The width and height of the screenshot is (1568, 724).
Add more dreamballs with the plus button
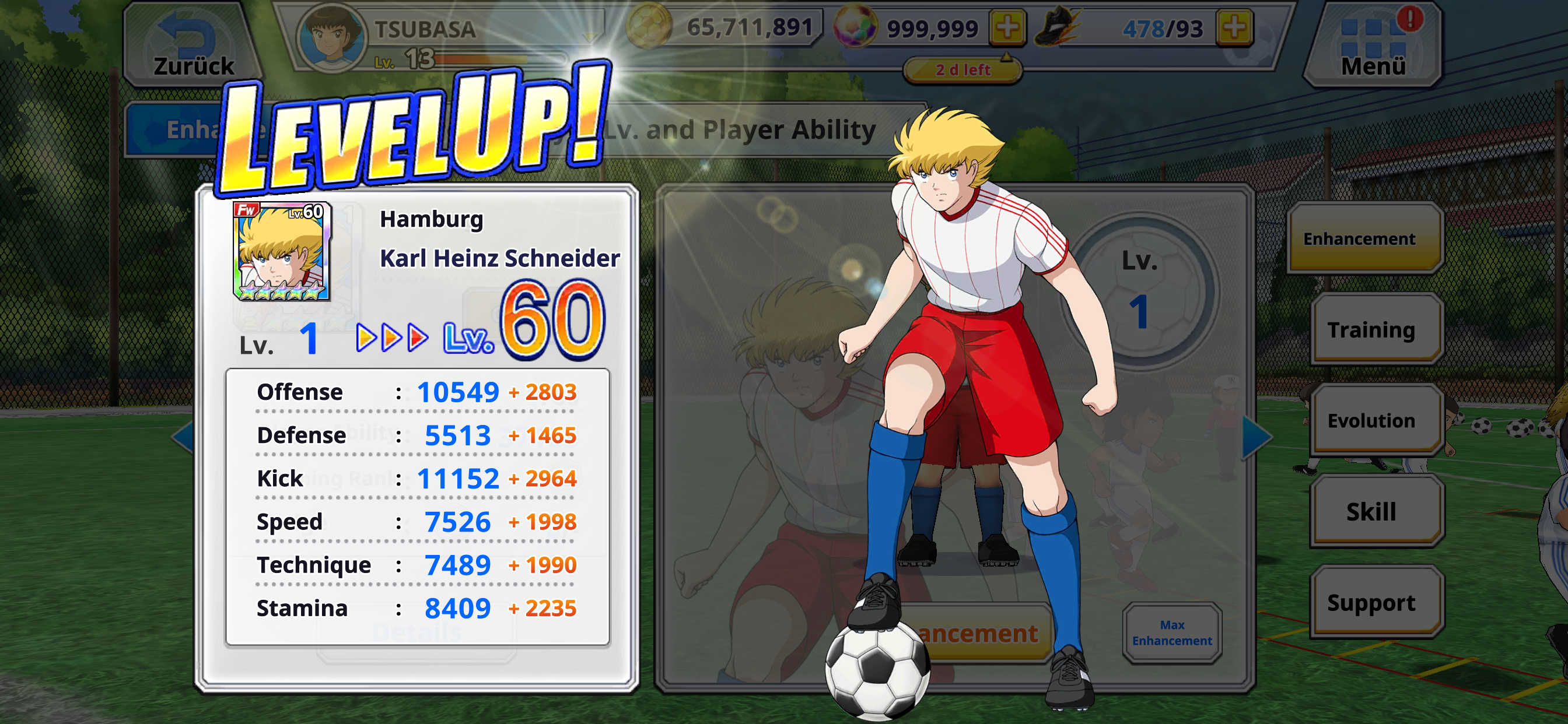pyautogui.click(x=1007, y=28)
